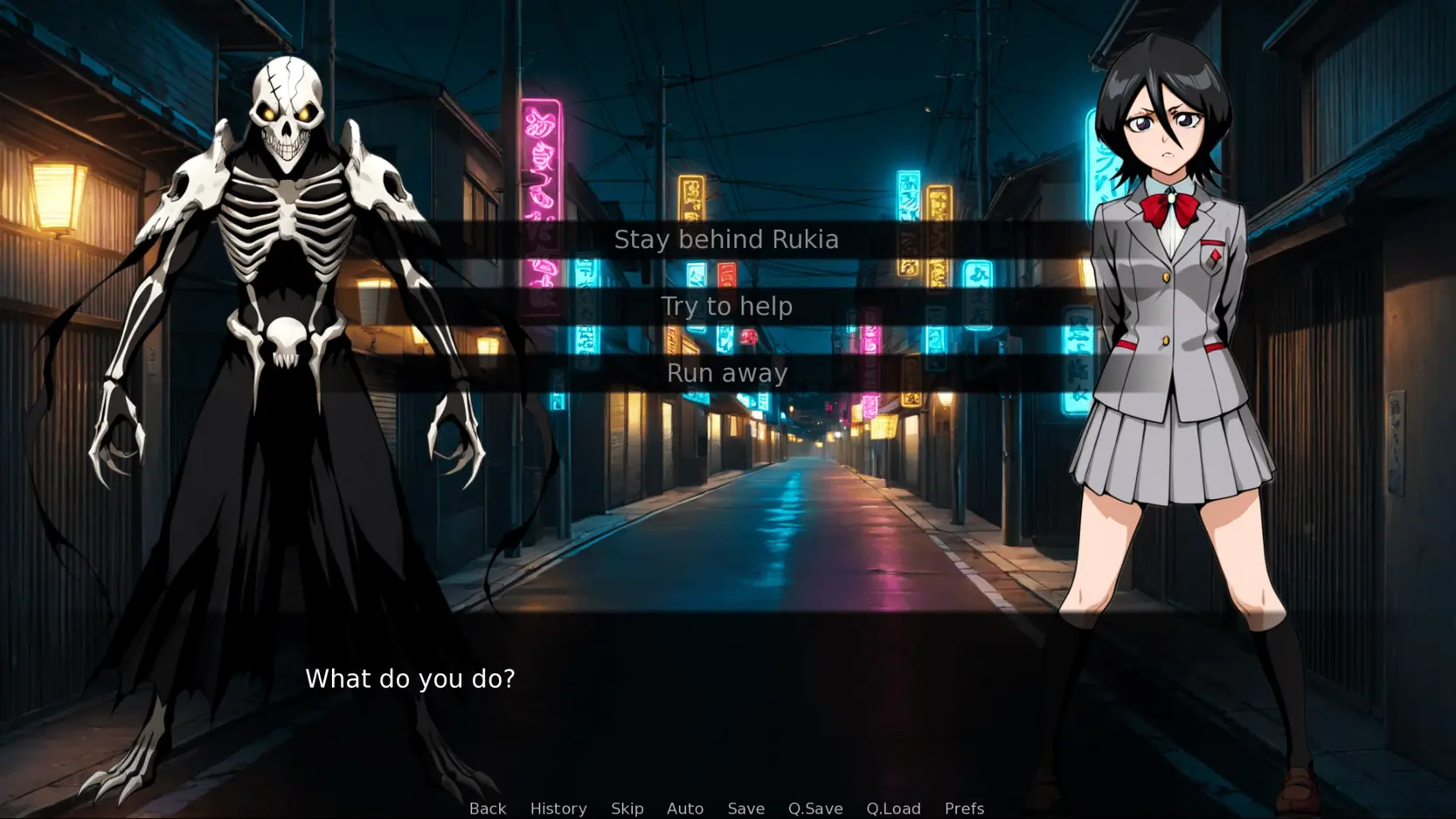Screen dimensions: 1456x819
Task: Toggle Auto-advance in the quick menu
Action: [685, 809]
